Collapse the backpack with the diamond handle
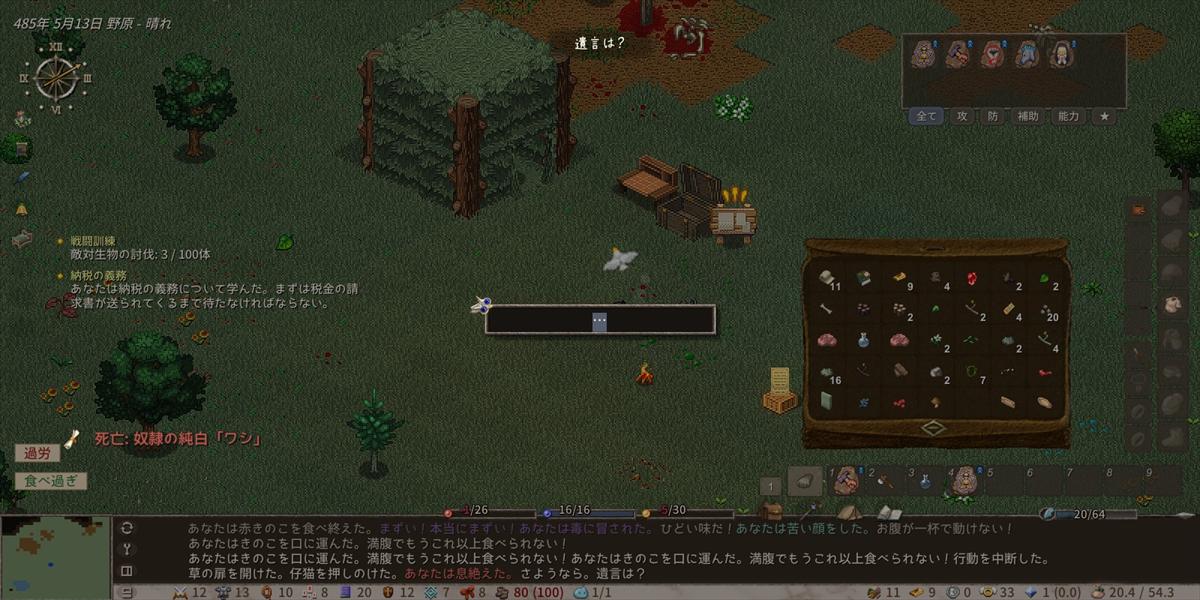This screenshot has width=1200, height=600. coord(934,428)
